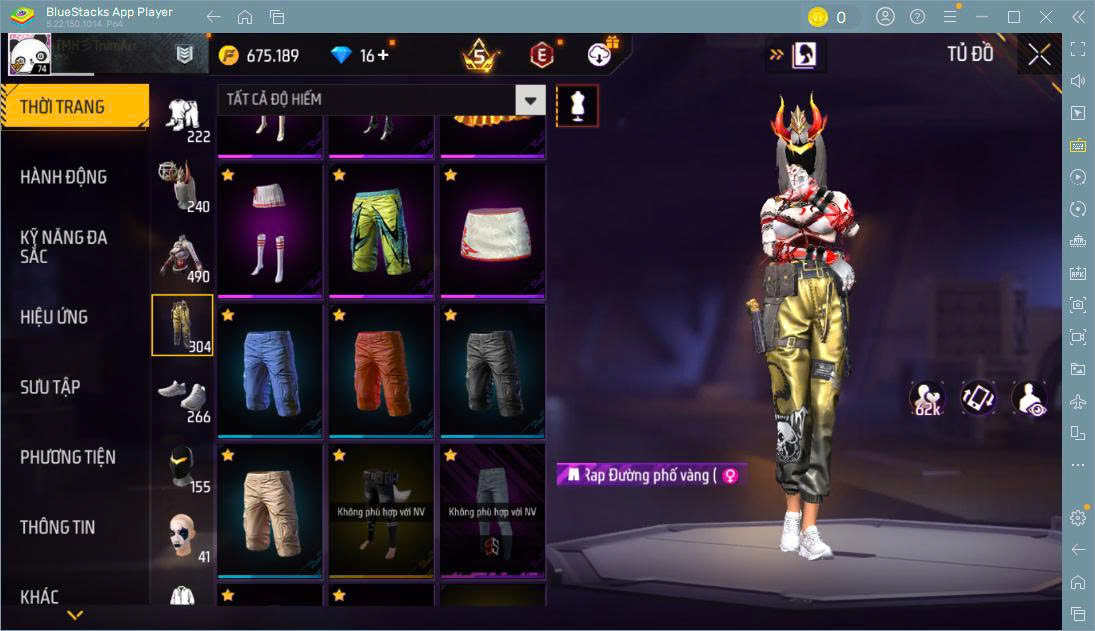Screen dimensions: 1095x631
Task: Maximize the BlueStacks window
Action: tap(1014, 17)
